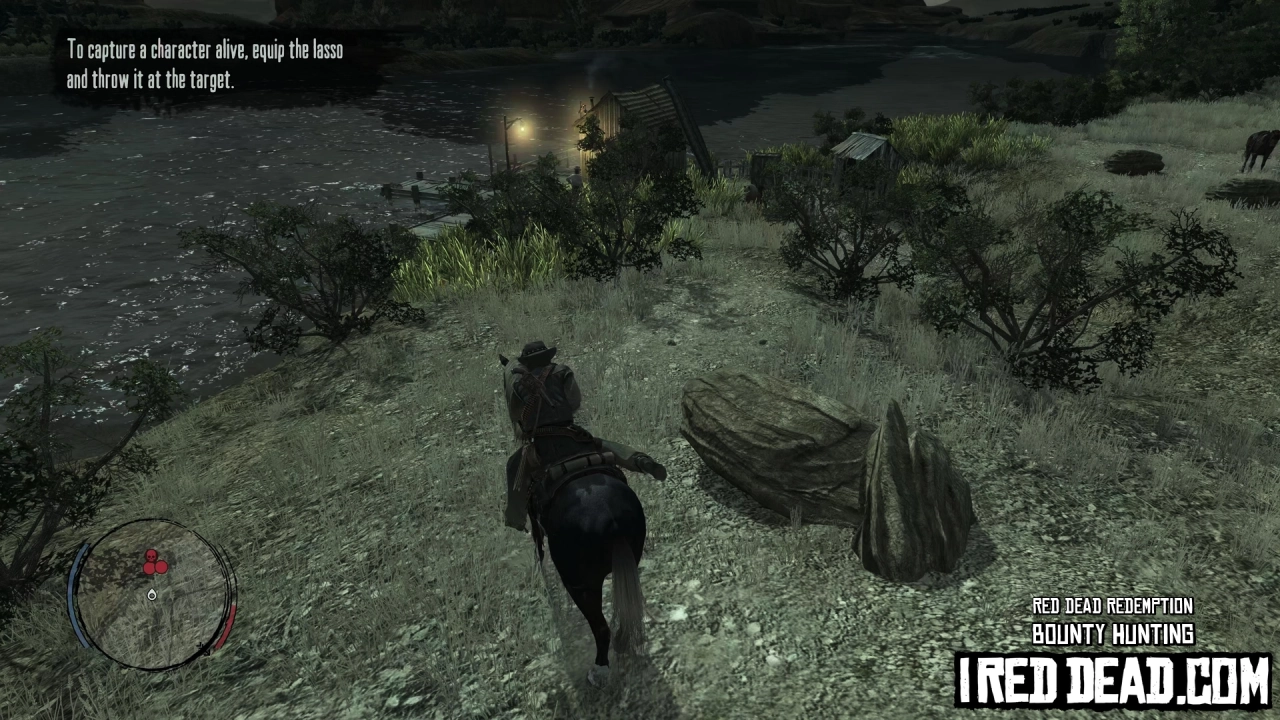Click the skull bounty icon on the minimap
This screenshot has height=720, width=1280.
151,556
